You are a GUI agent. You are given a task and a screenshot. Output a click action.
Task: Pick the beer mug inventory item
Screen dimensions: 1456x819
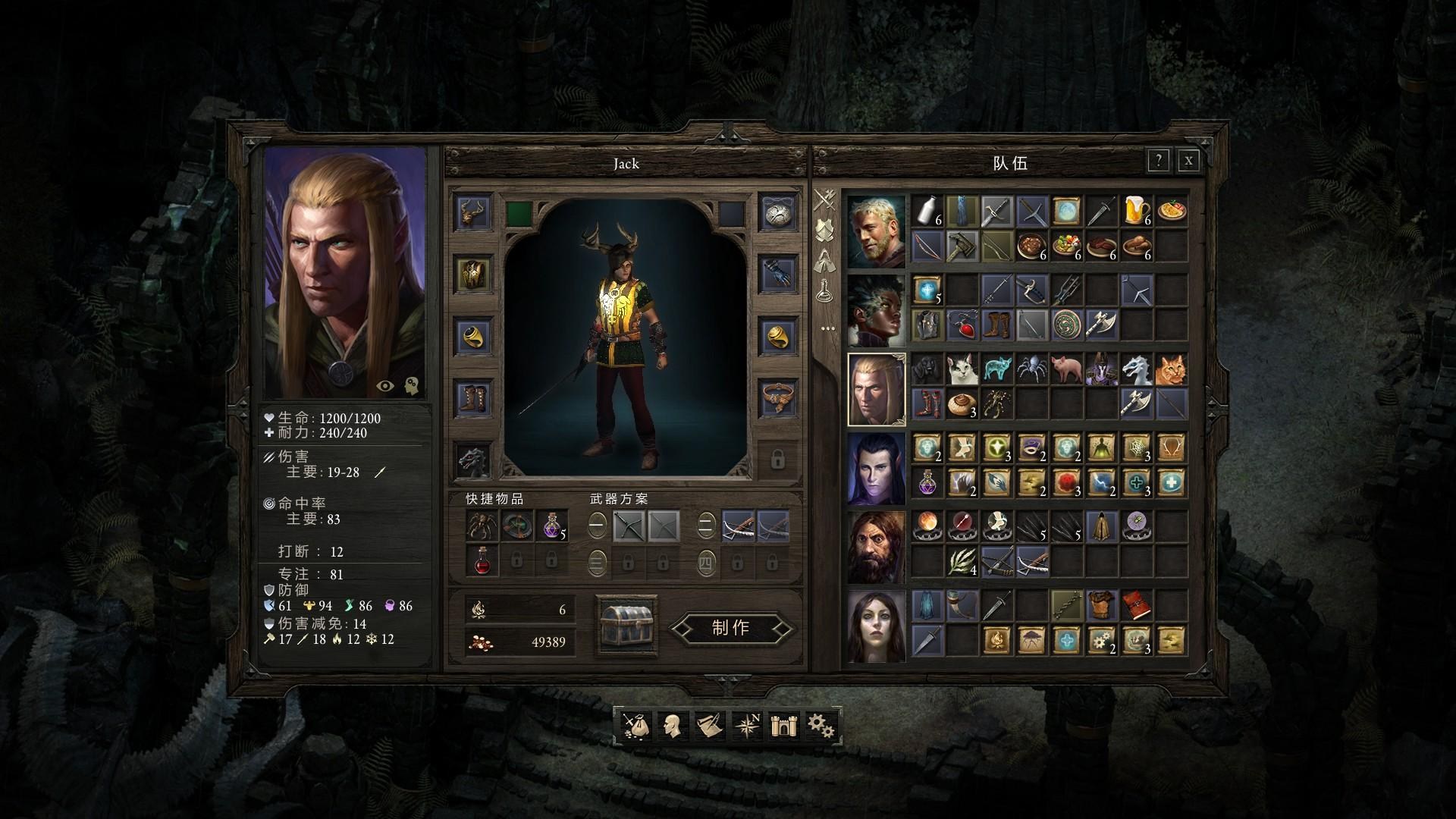pyautogui.click(x=1135, y=212)
